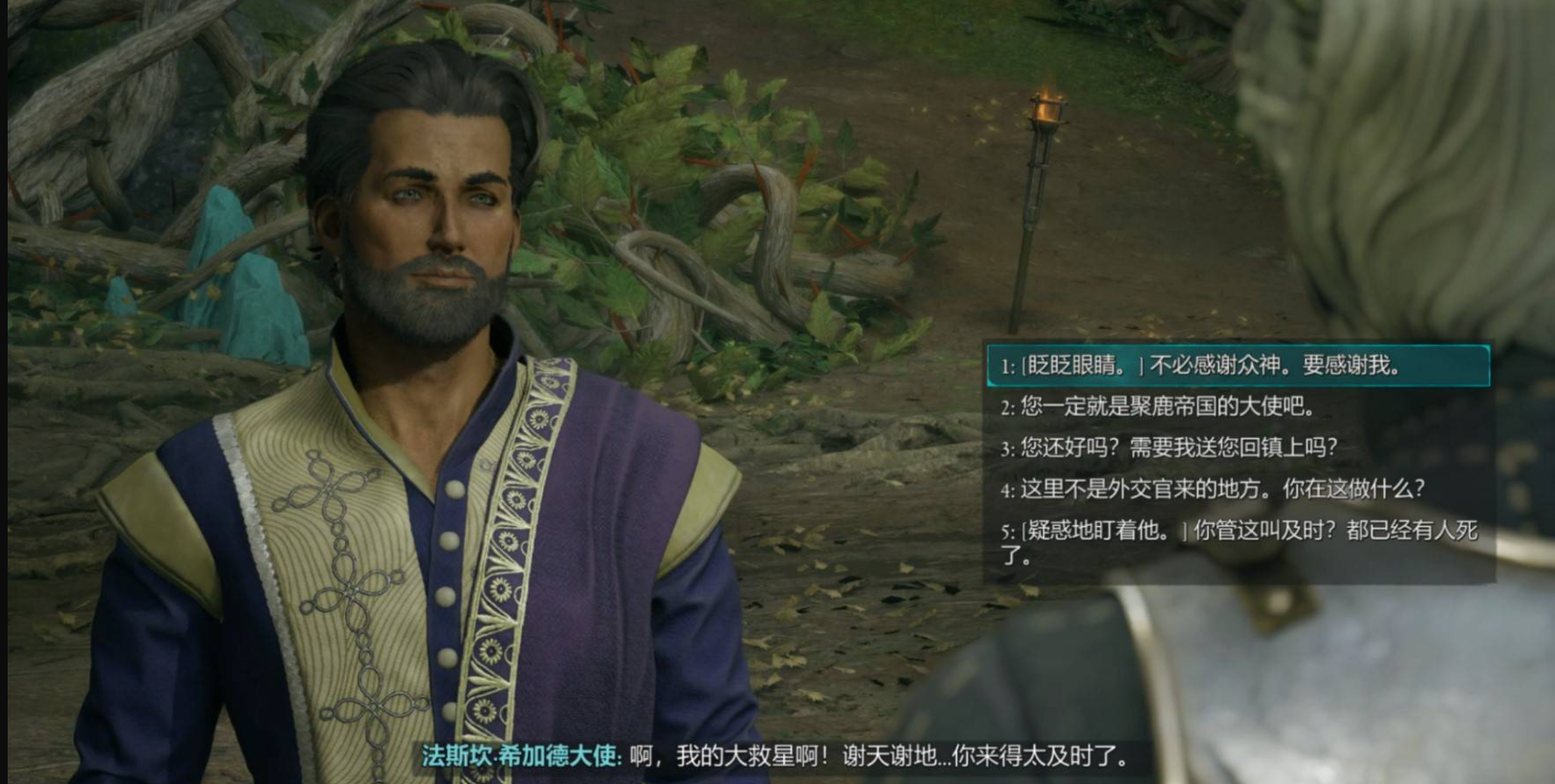
Task: Pick reply 3: 您还好吗？需要我送您回镇上吗？
Action: [x=1169, y=447]
